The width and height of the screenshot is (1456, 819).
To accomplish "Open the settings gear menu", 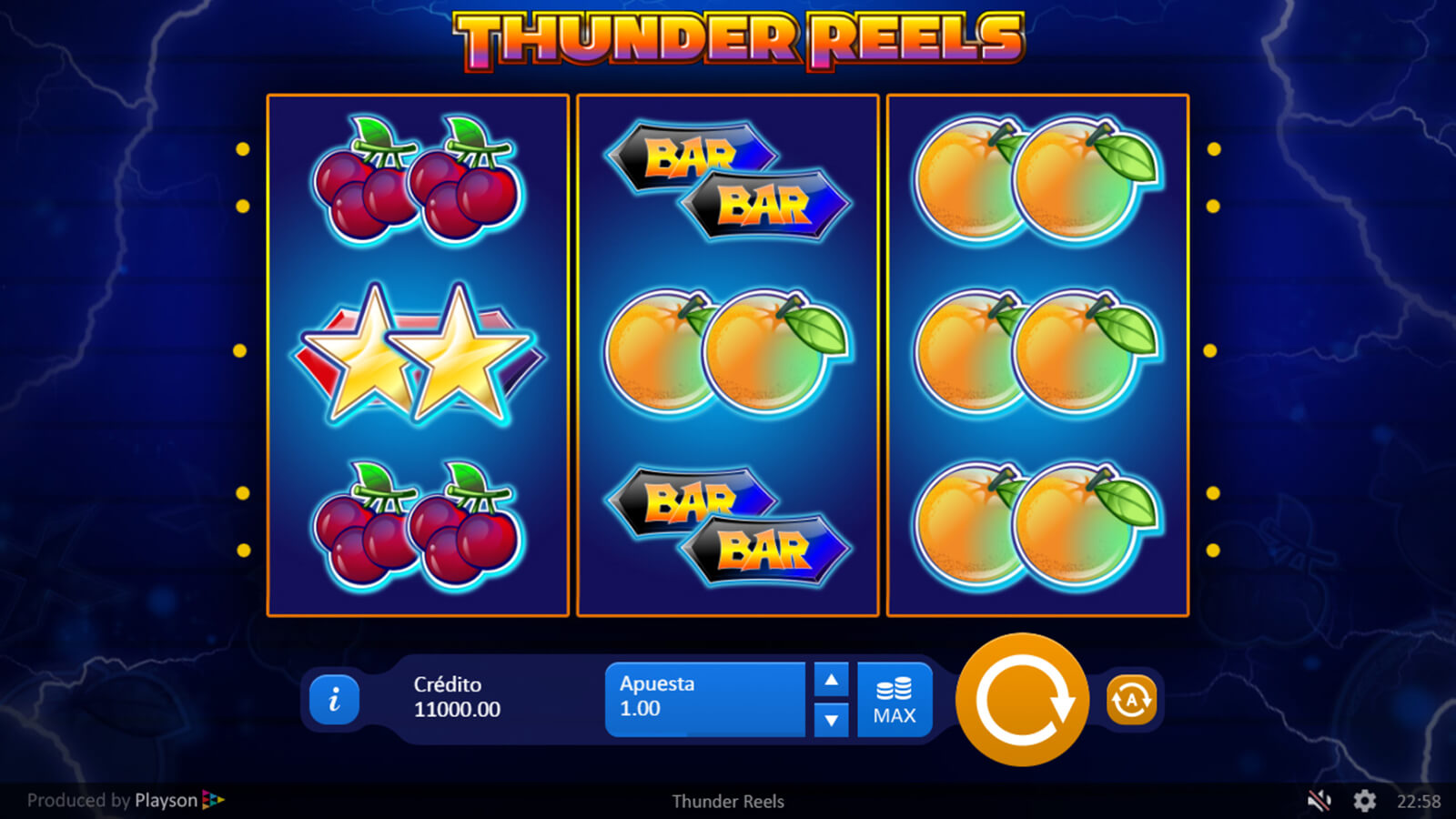I will (1364, 801).
